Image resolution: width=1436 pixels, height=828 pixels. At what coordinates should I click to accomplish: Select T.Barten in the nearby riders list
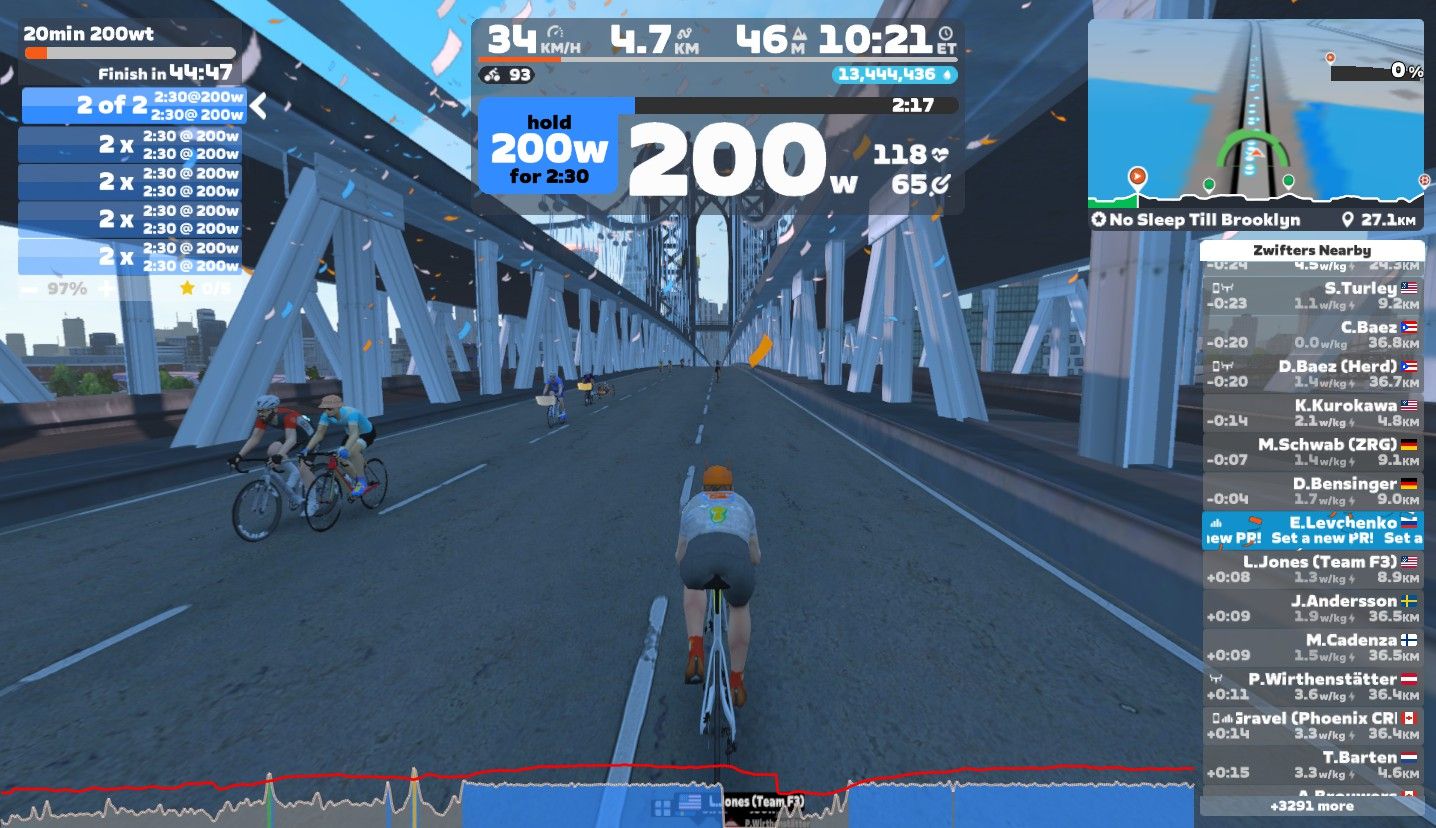[x=1312, y=764]
